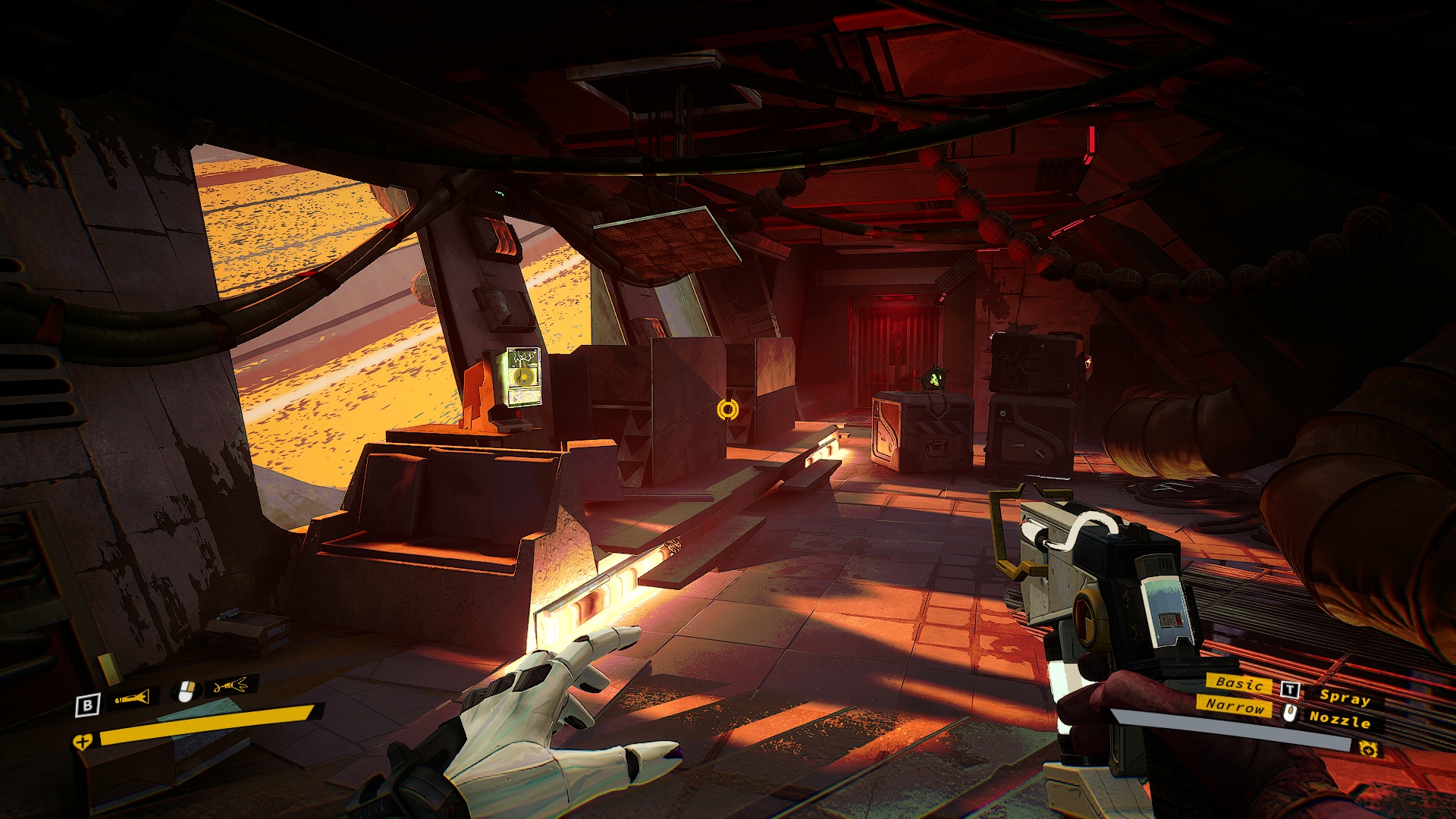Image resolution: width=1456 pixels, height=819 pixels.
Task: Select the flashlight icon
Action: [132, 698]
